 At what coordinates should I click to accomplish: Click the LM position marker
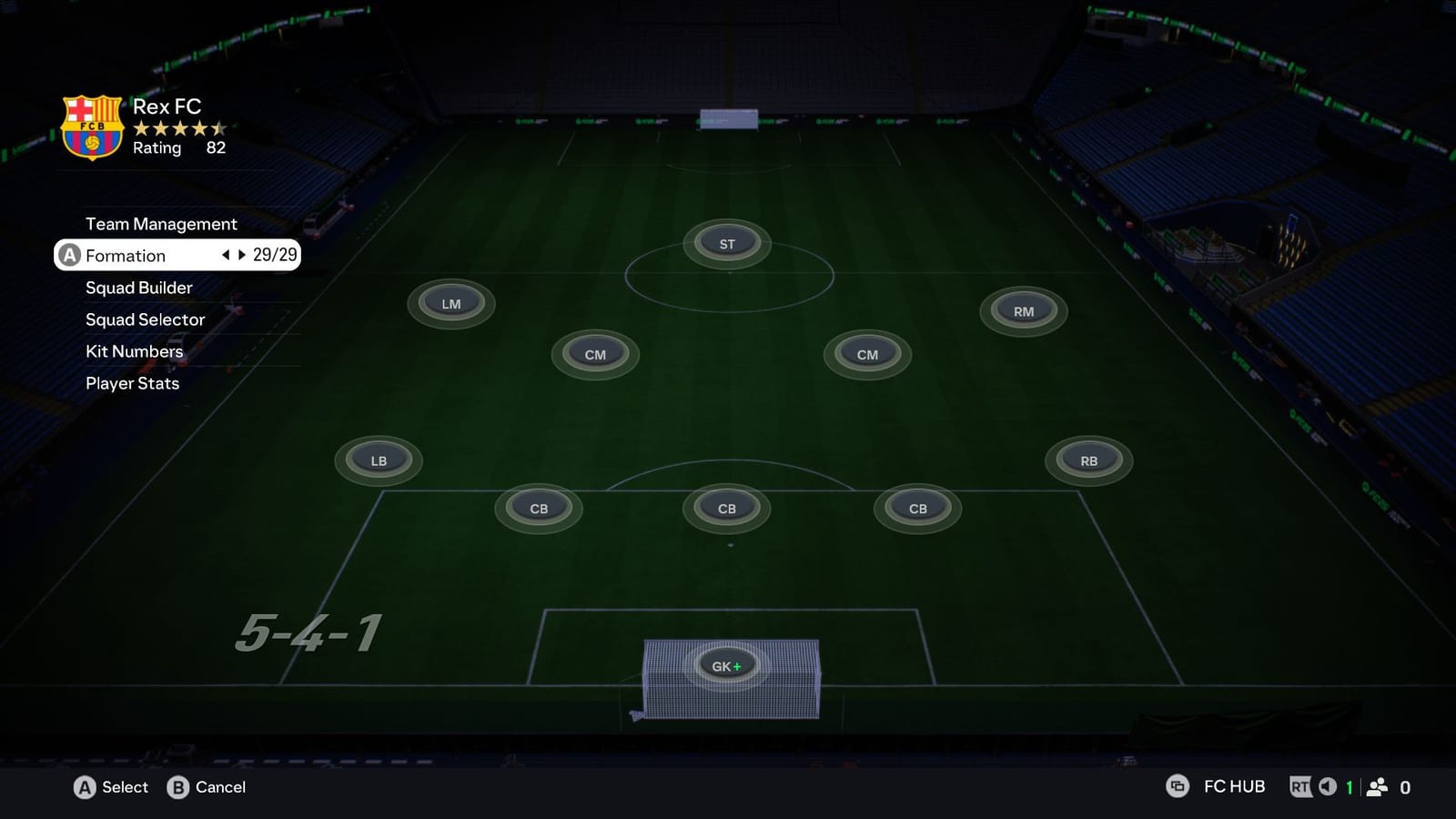click(450, 301)
